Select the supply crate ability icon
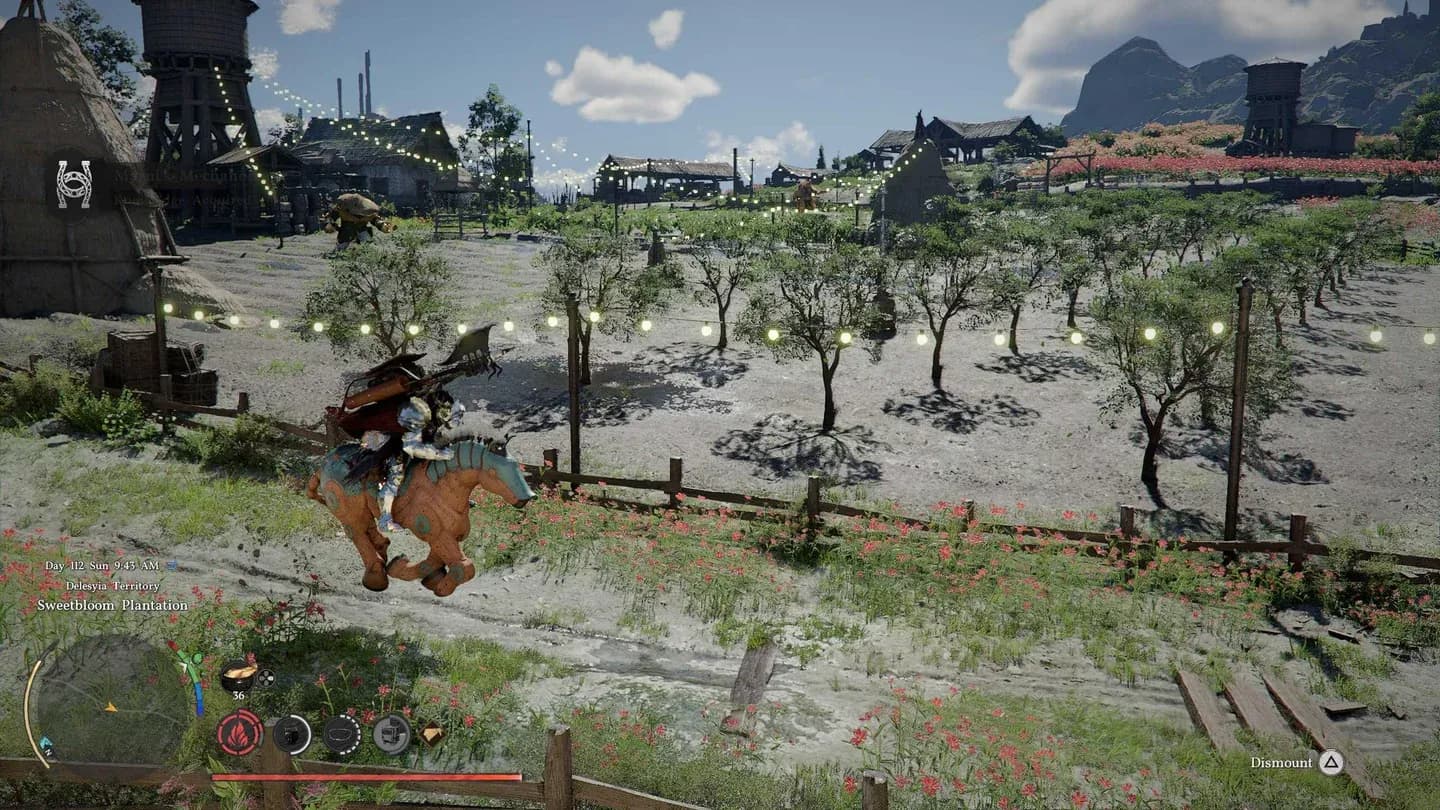Viewport: 1440px width, 810px height. [x=392, y=732]
